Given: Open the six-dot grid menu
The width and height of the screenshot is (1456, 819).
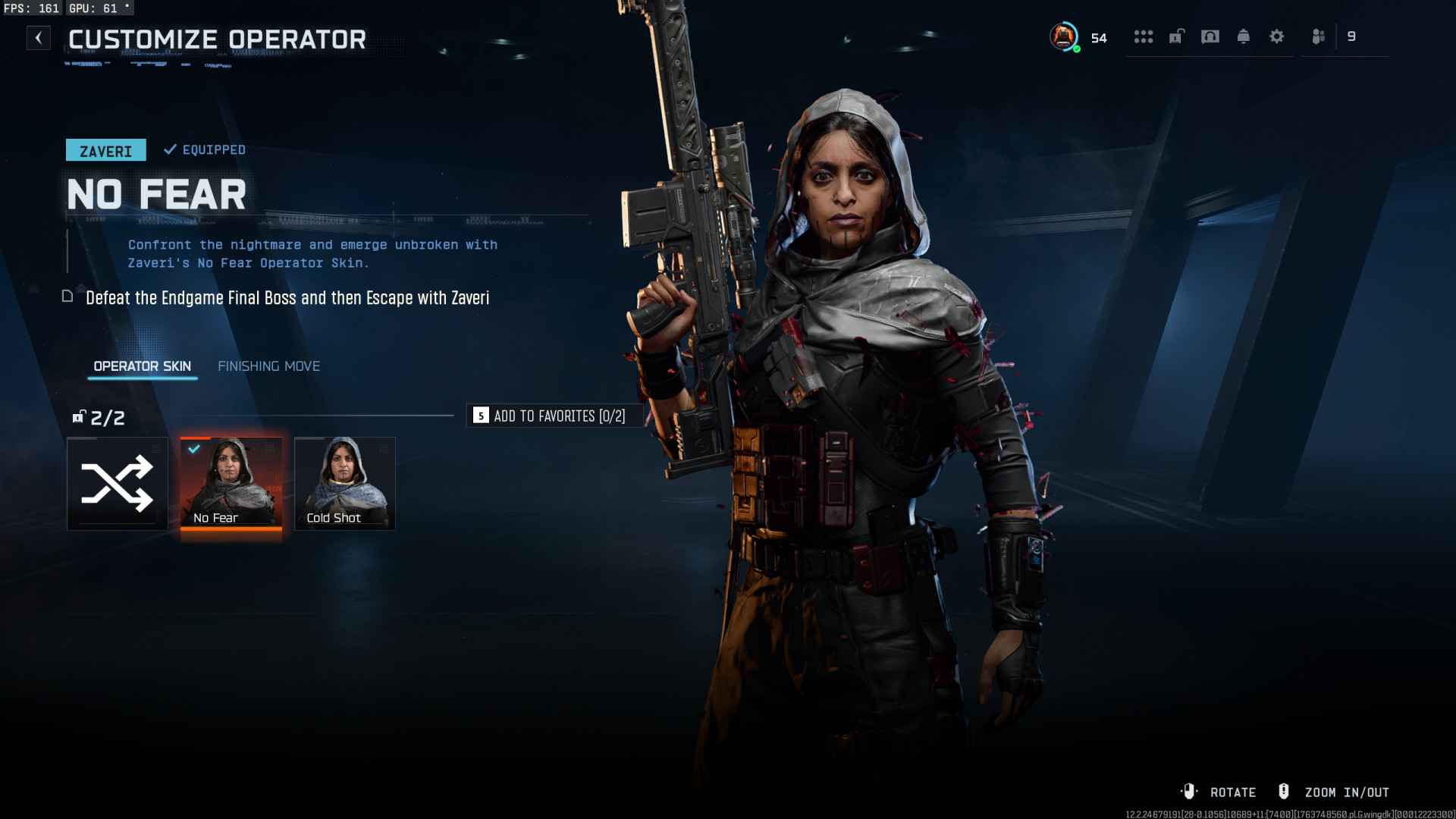Looking at the screenshot, I should pos(1143,36).
